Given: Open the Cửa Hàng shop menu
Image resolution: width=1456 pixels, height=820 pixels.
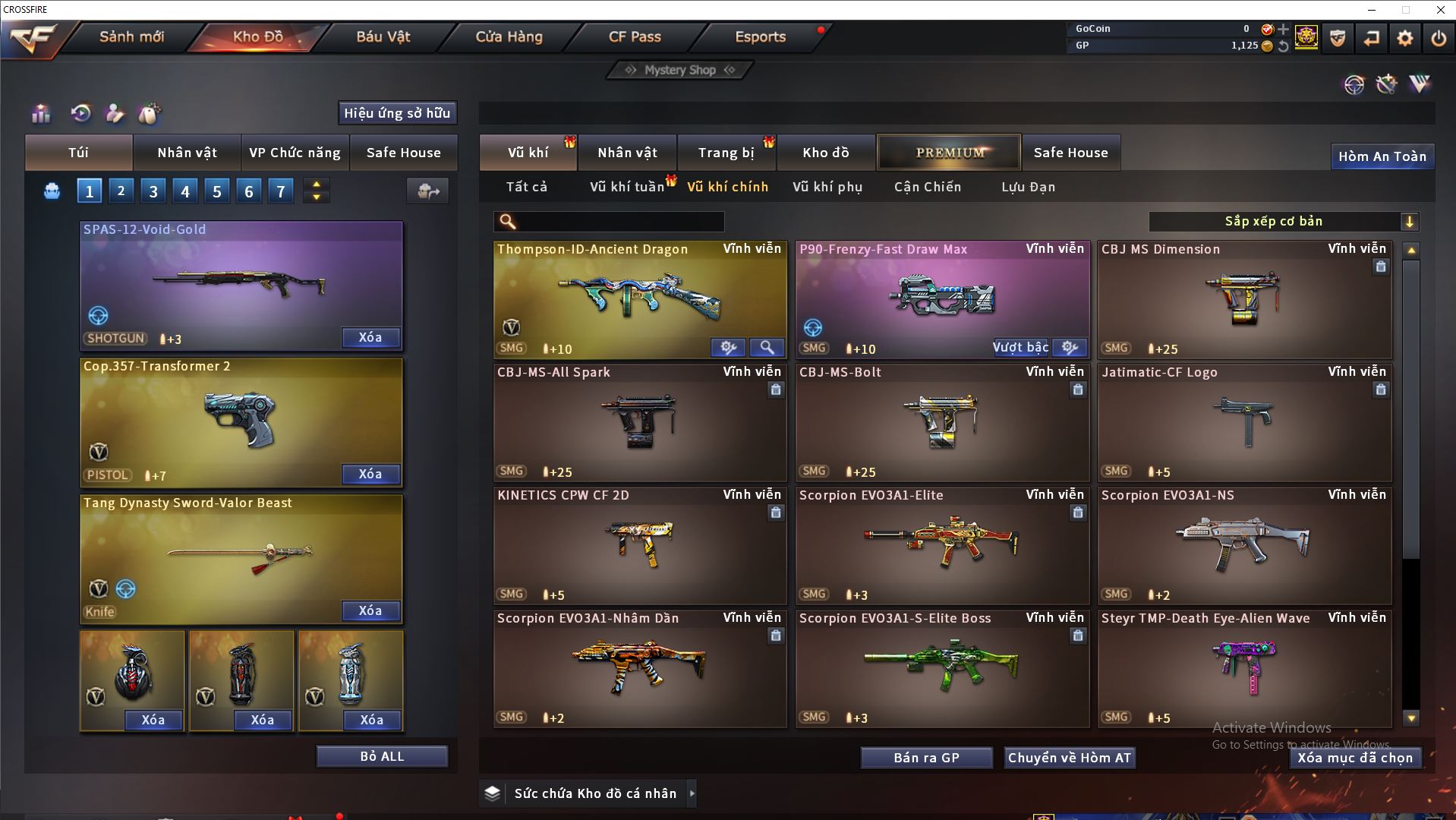Looking at the screenshot, I should pyautogui.click(x=509, y=36).
